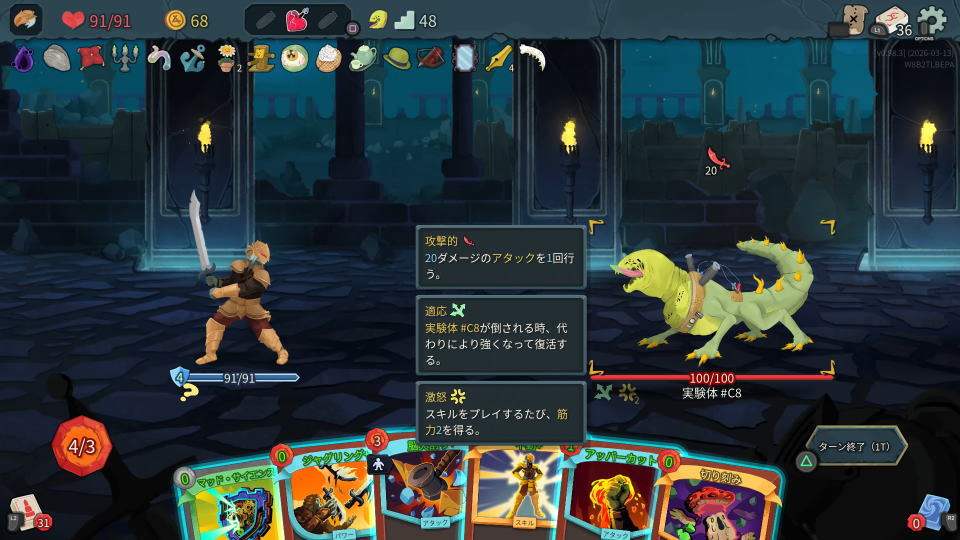Use the red heart potion
This screenshot has width=960, height=540.
coord(297,20)
